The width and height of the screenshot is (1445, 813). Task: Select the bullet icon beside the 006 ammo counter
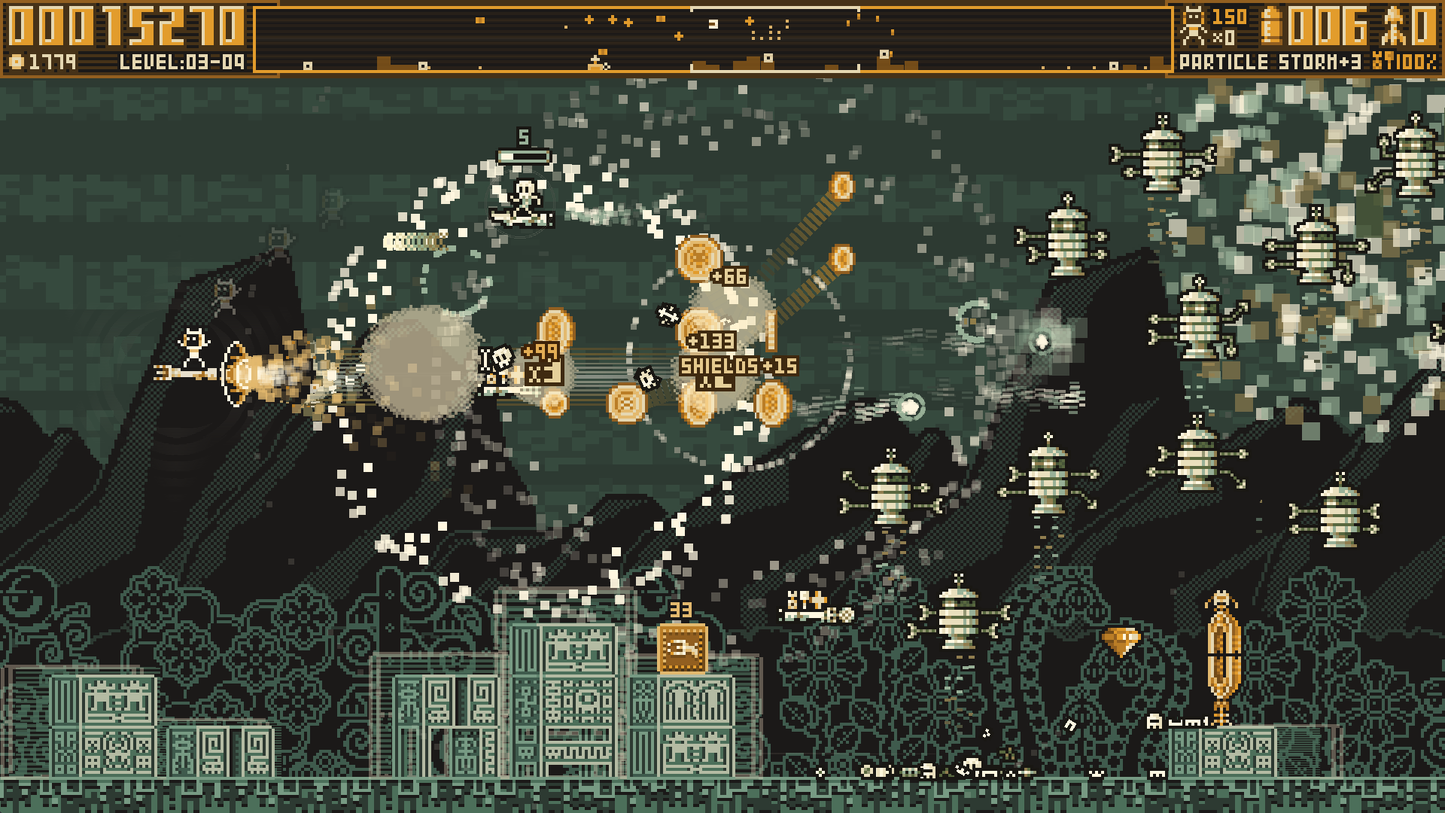pos(1272,25)
